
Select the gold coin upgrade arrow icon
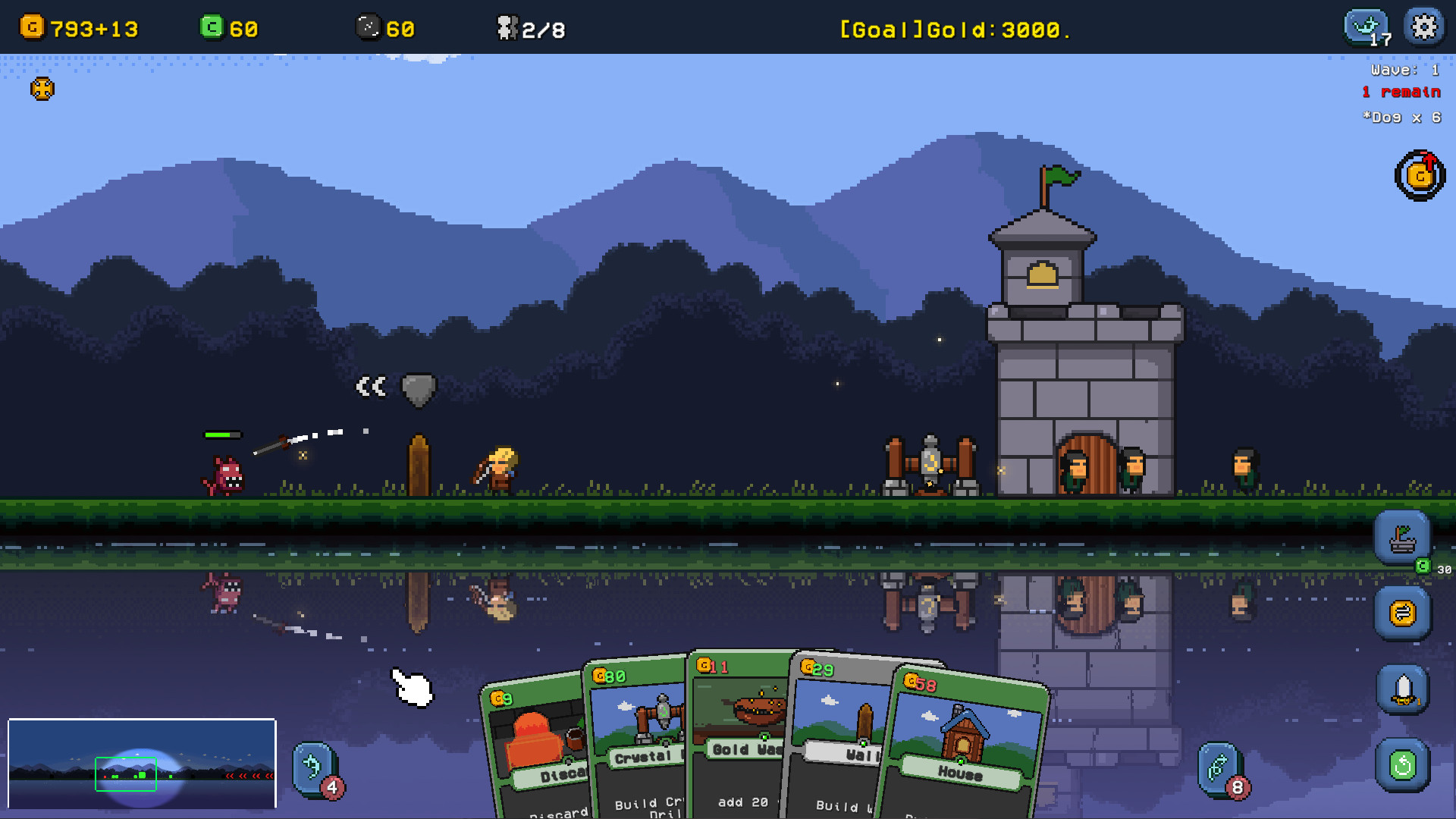(x=1420, y=176)
